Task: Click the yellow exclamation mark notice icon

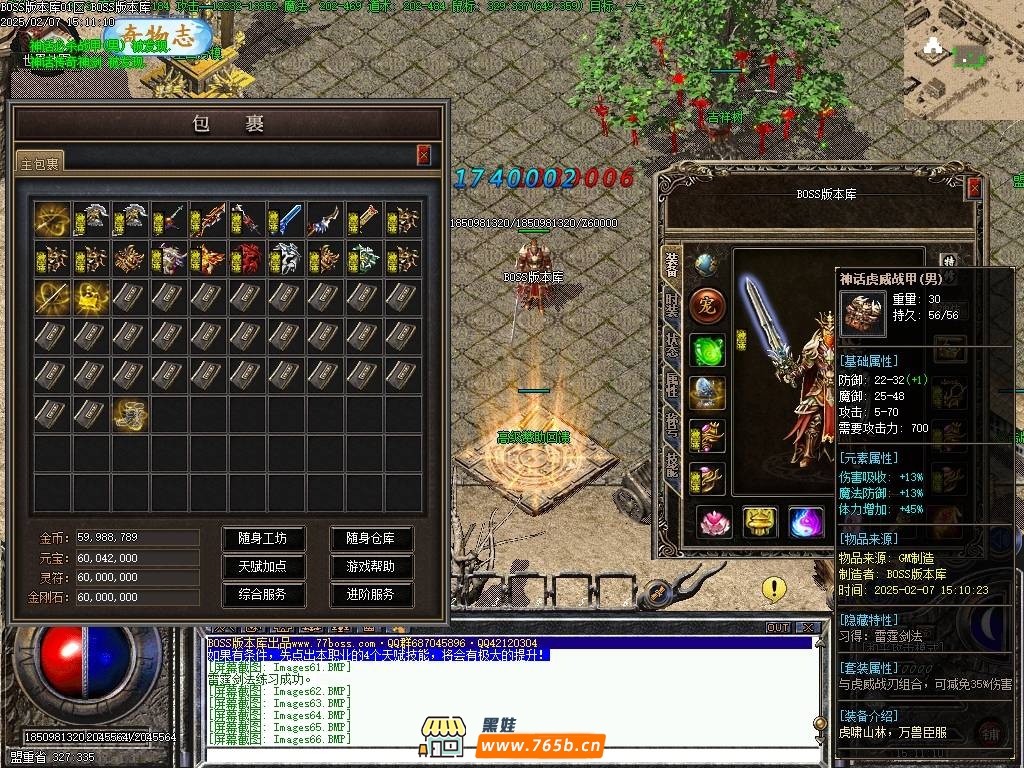Action: tap(774, 589)
